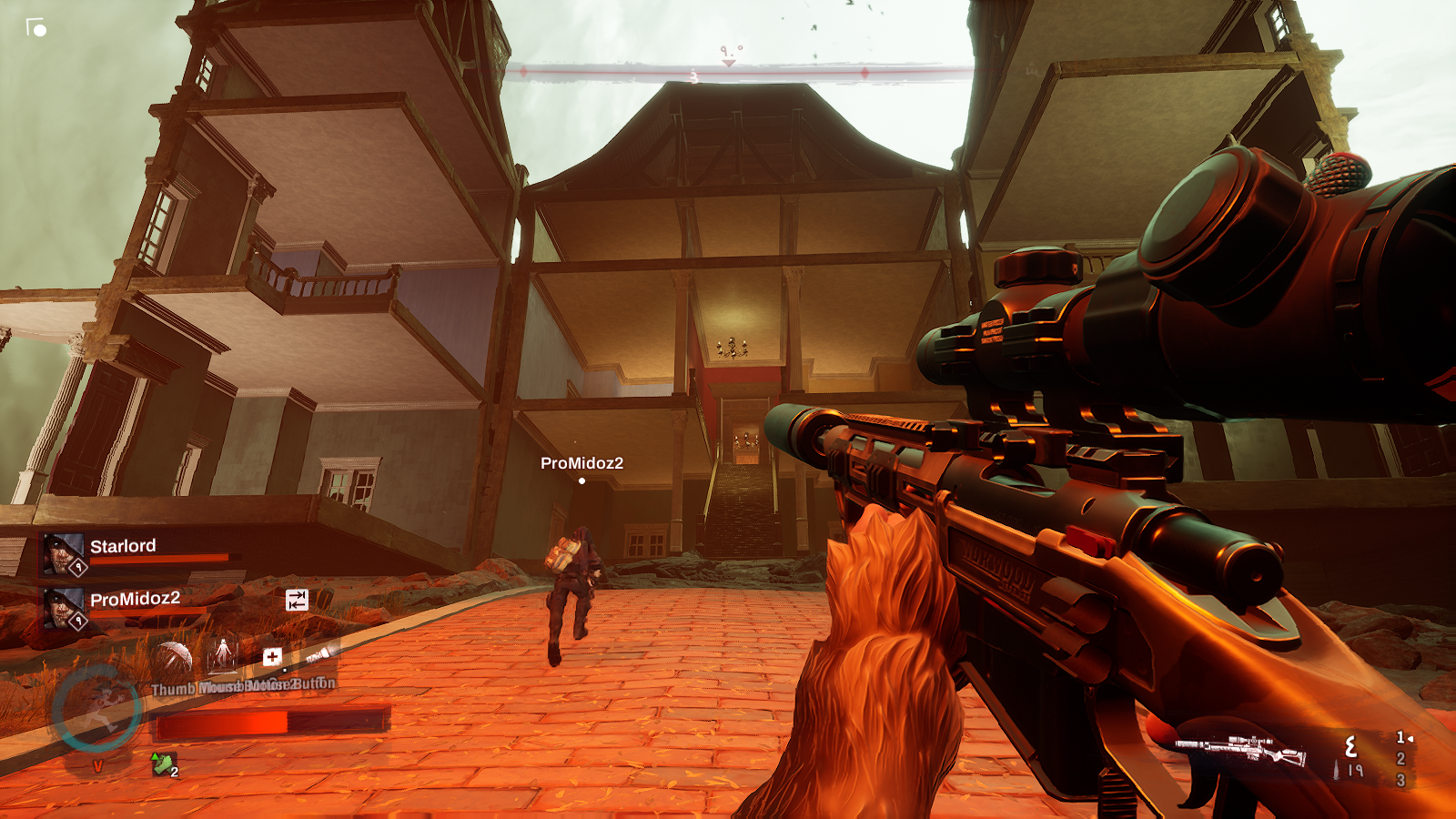Click the body silhouette trap item icon
This screenshot has width=1456, height=819.
pos(223,652)
